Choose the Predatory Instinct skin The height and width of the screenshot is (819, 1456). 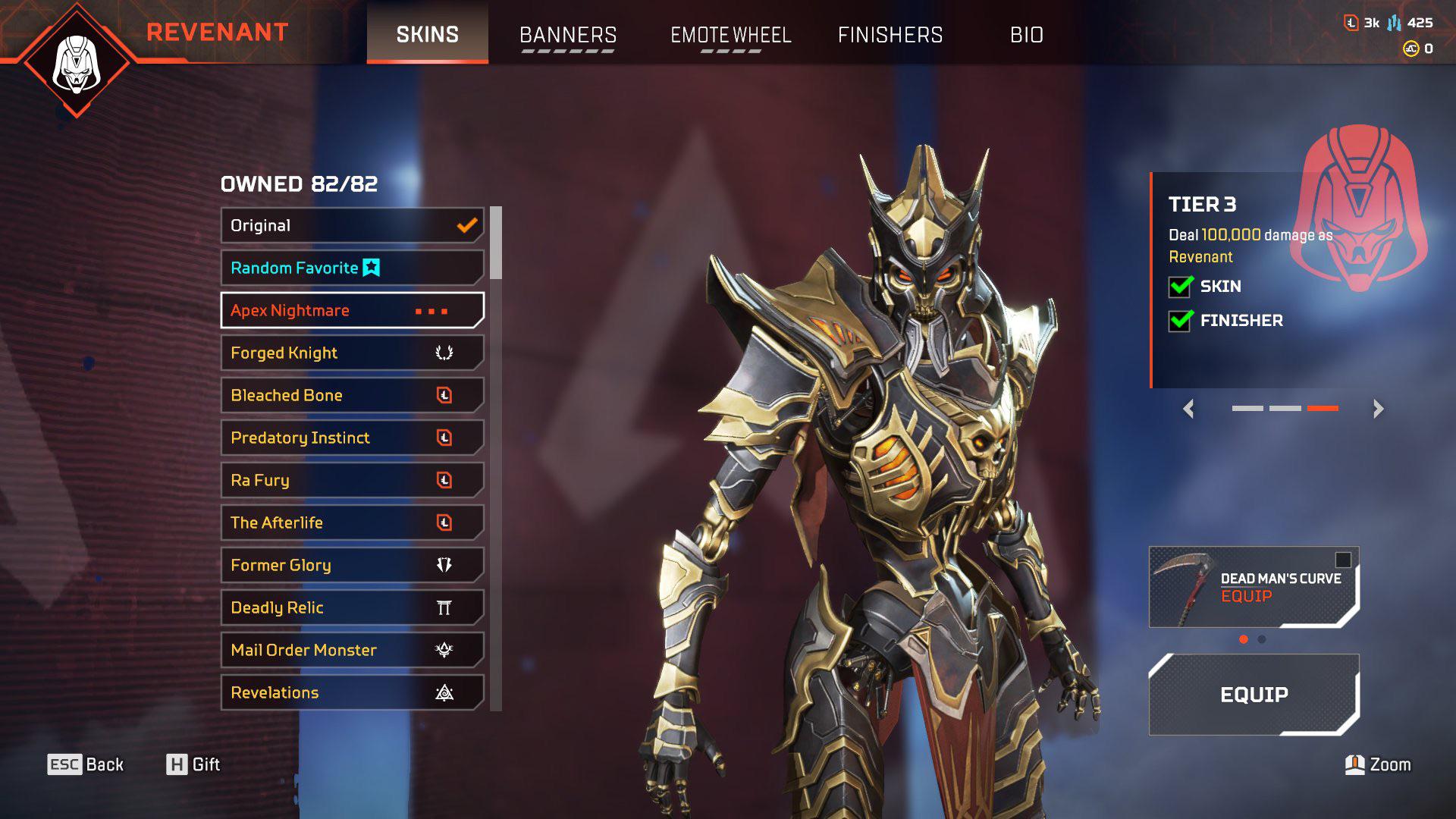pos(352,438)
